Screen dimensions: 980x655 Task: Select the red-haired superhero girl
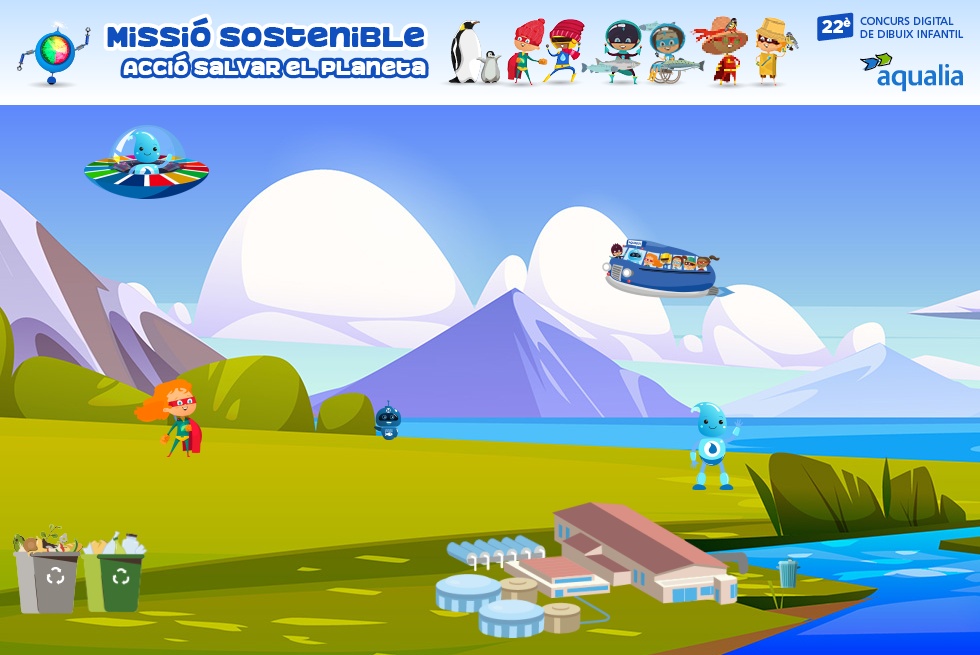point(174,418)
